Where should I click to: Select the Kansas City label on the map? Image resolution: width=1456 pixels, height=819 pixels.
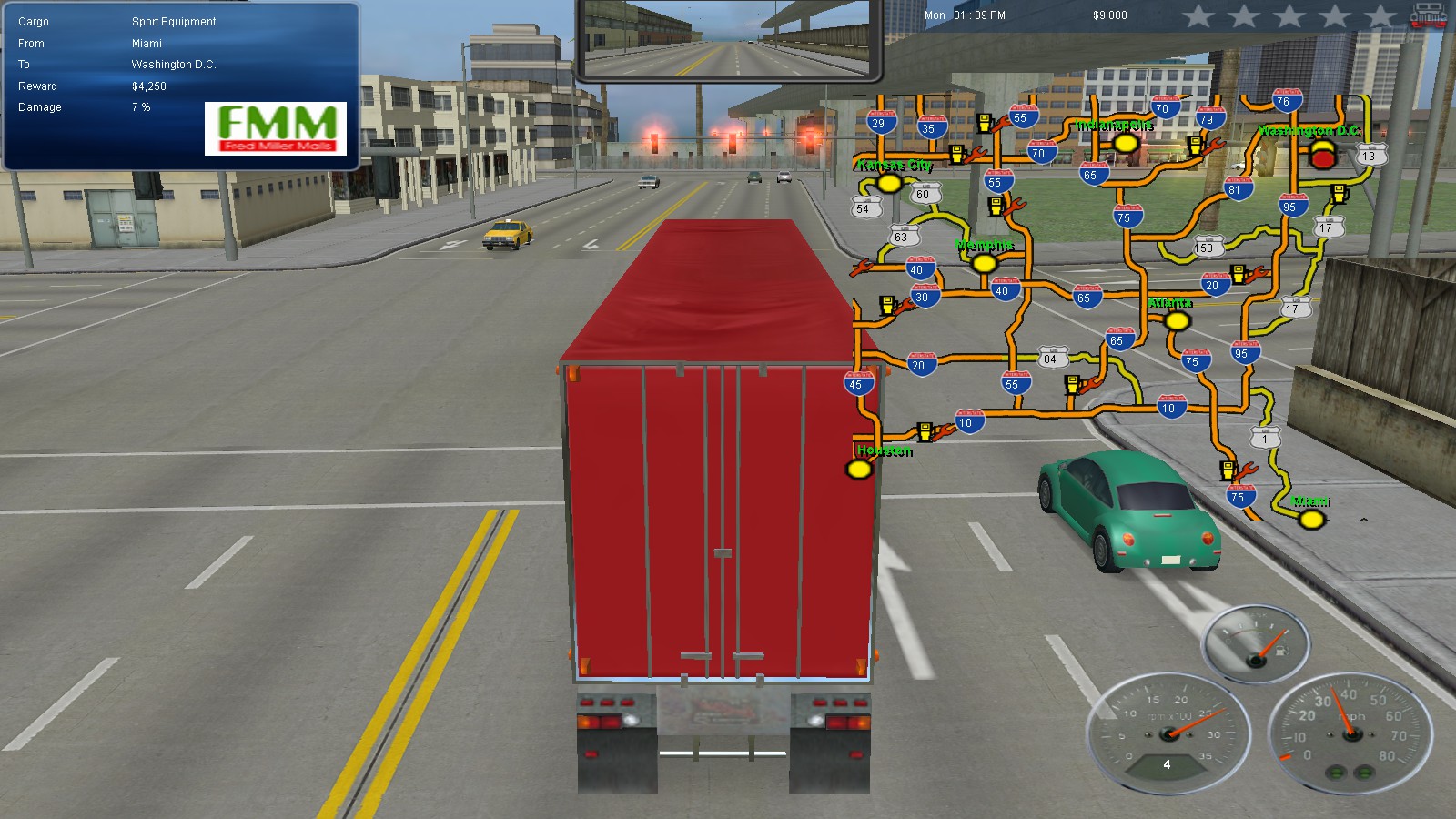click(x=895, y=166)
